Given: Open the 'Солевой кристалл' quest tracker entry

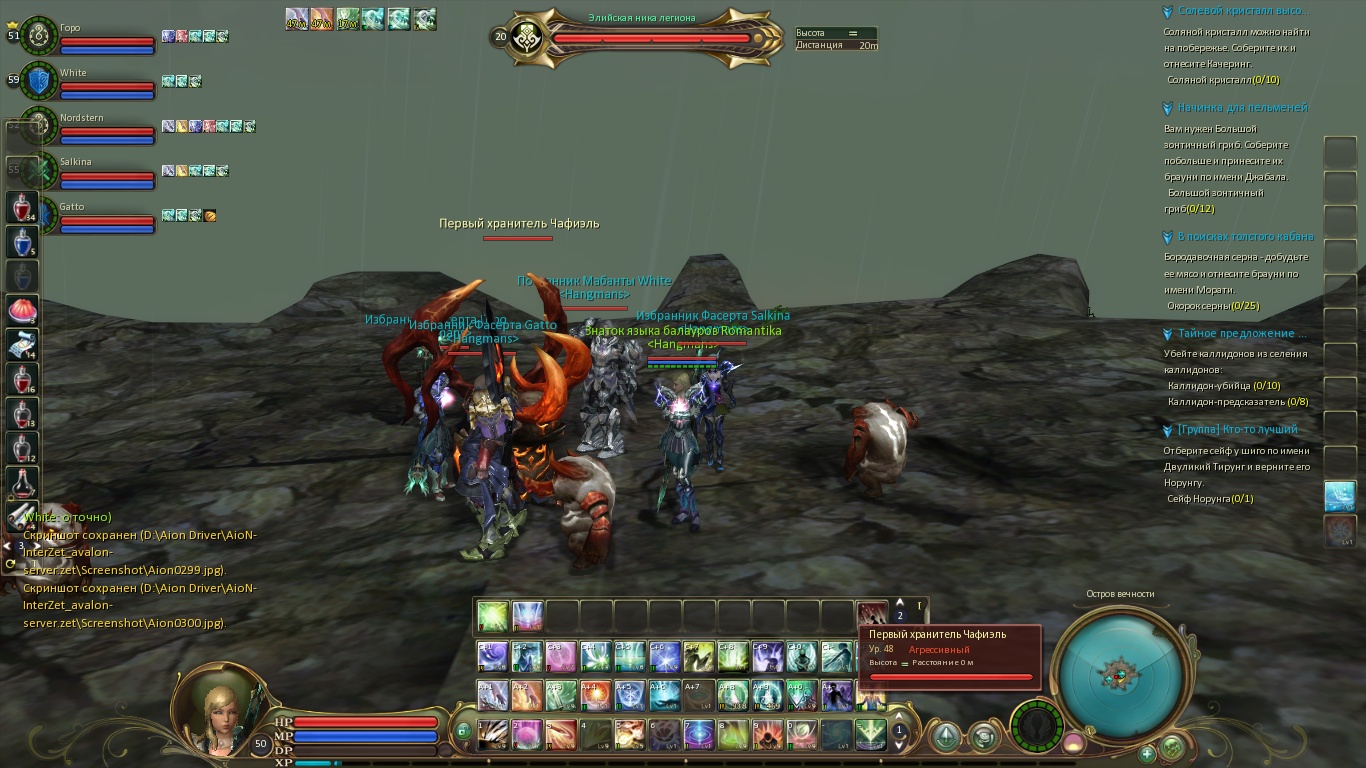Looking at the screenshot, I should coord(1242,11).
